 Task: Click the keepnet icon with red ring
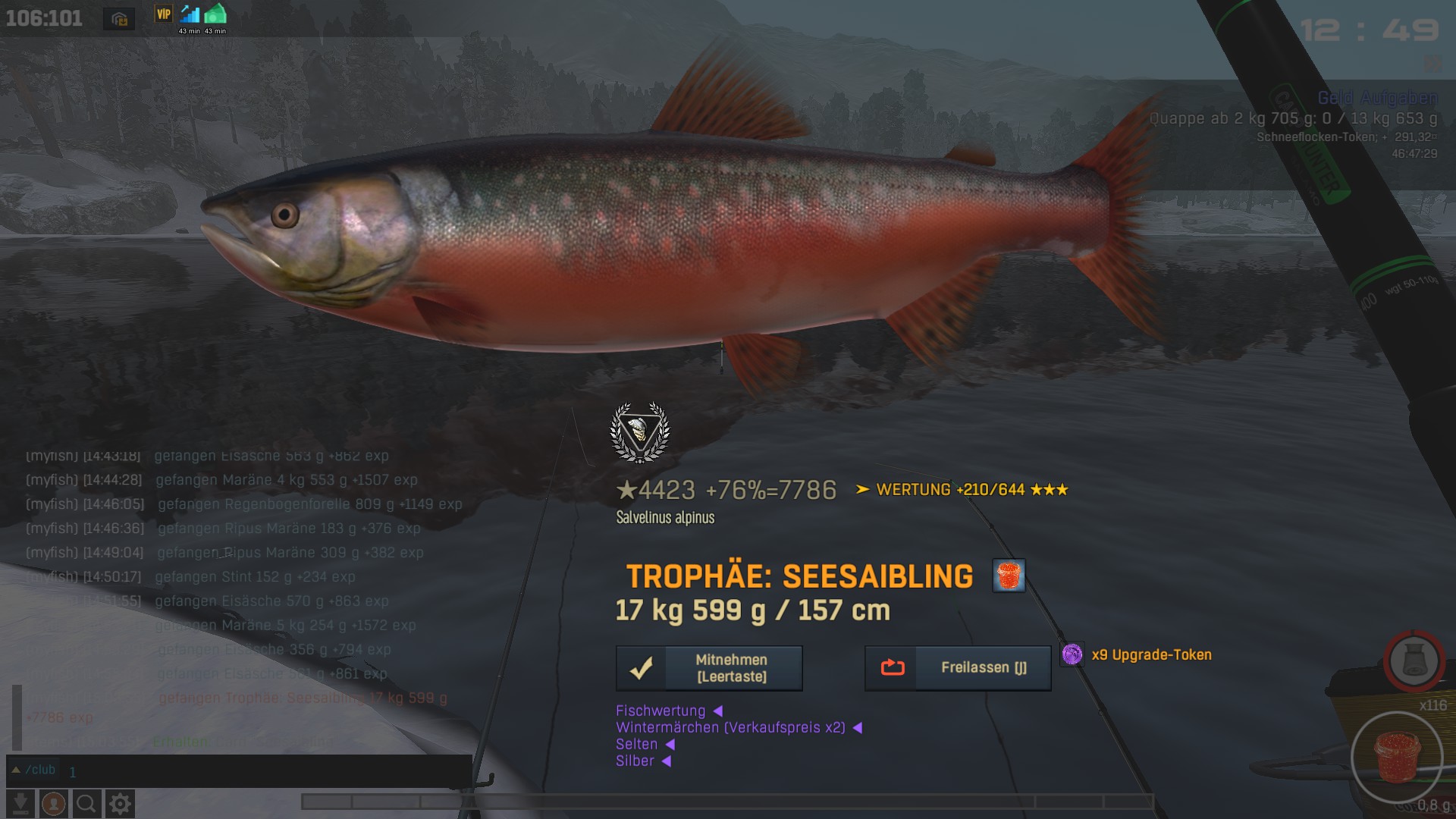click(1414, 661)
